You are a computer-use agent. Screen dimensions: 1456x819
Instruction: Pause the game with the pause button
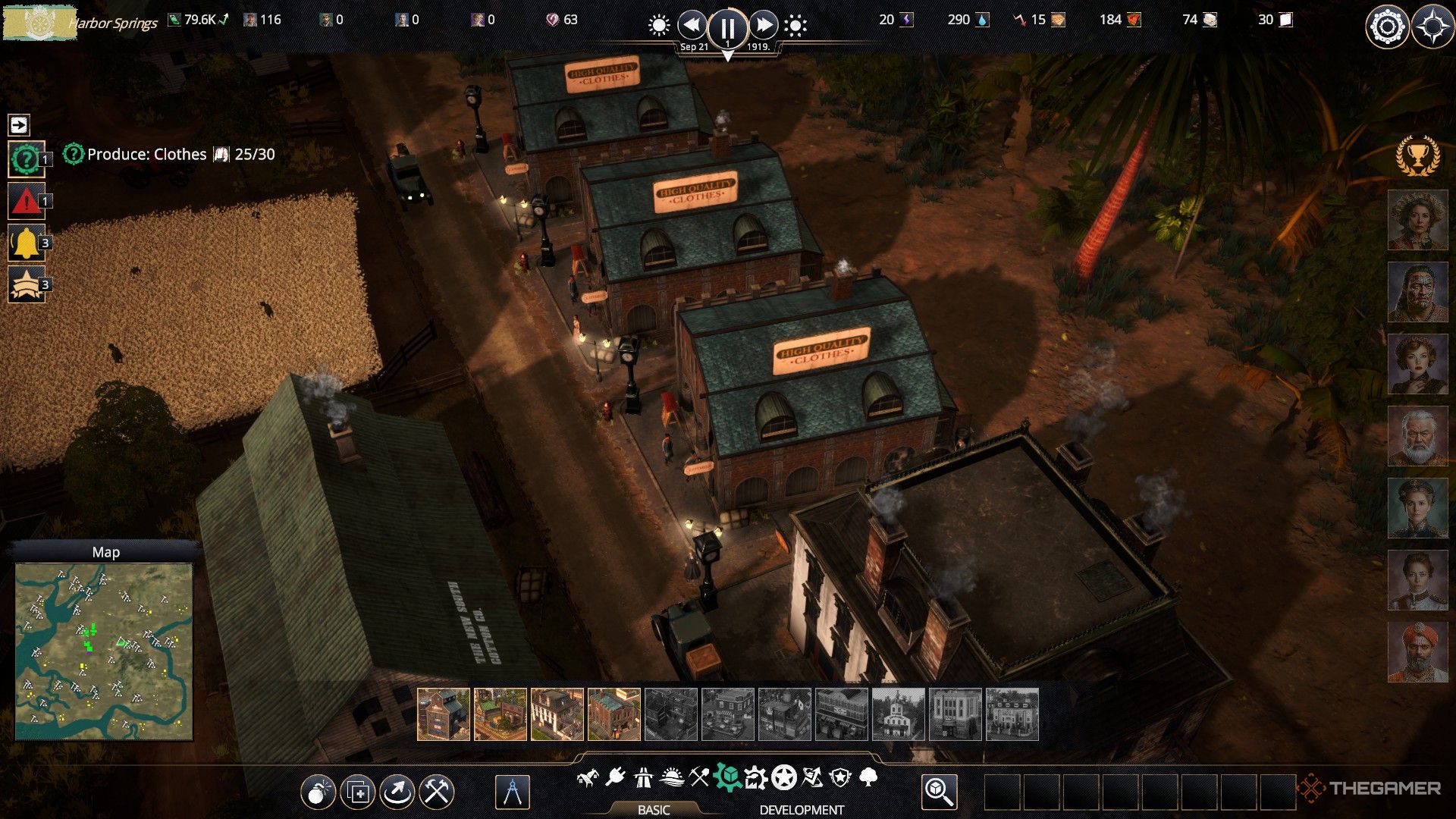coord(726,28)
